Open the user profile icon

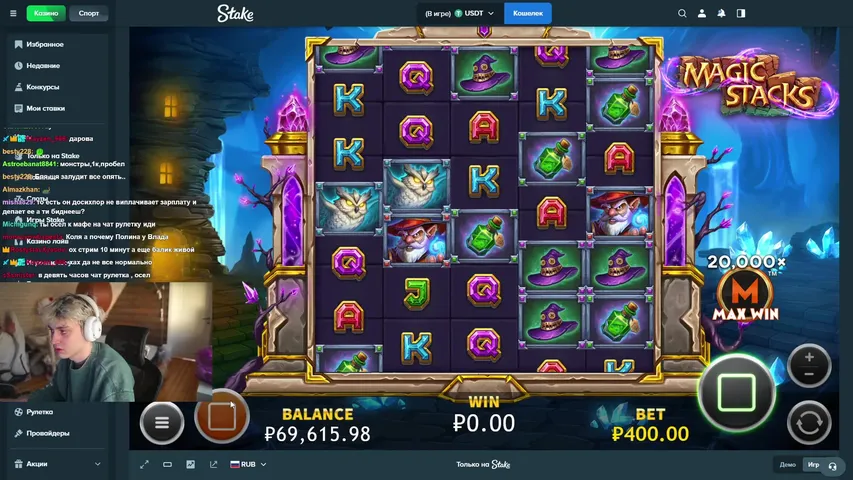[702, 13]
